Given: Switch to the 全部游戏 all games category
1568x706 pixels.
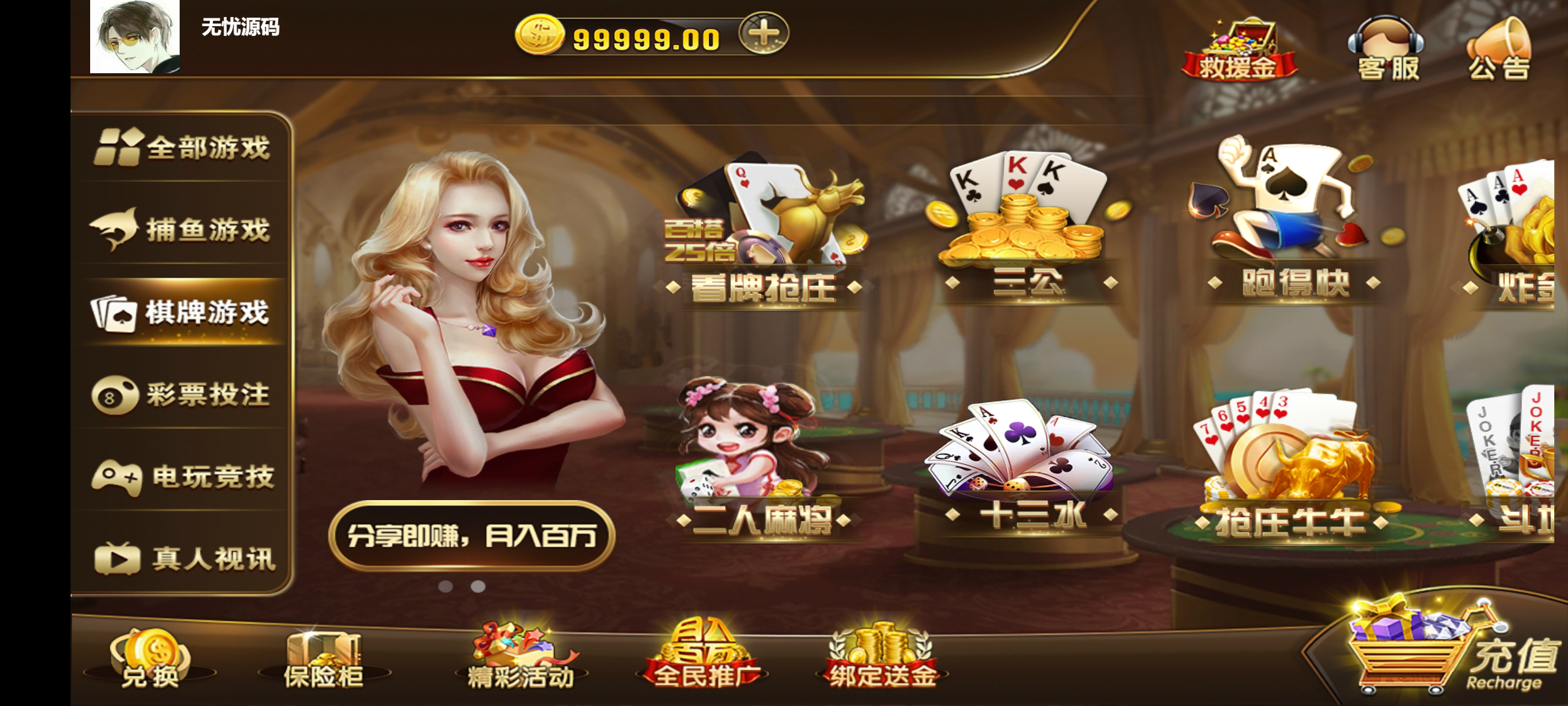Looking at the screenshot, I should (183, 147).
